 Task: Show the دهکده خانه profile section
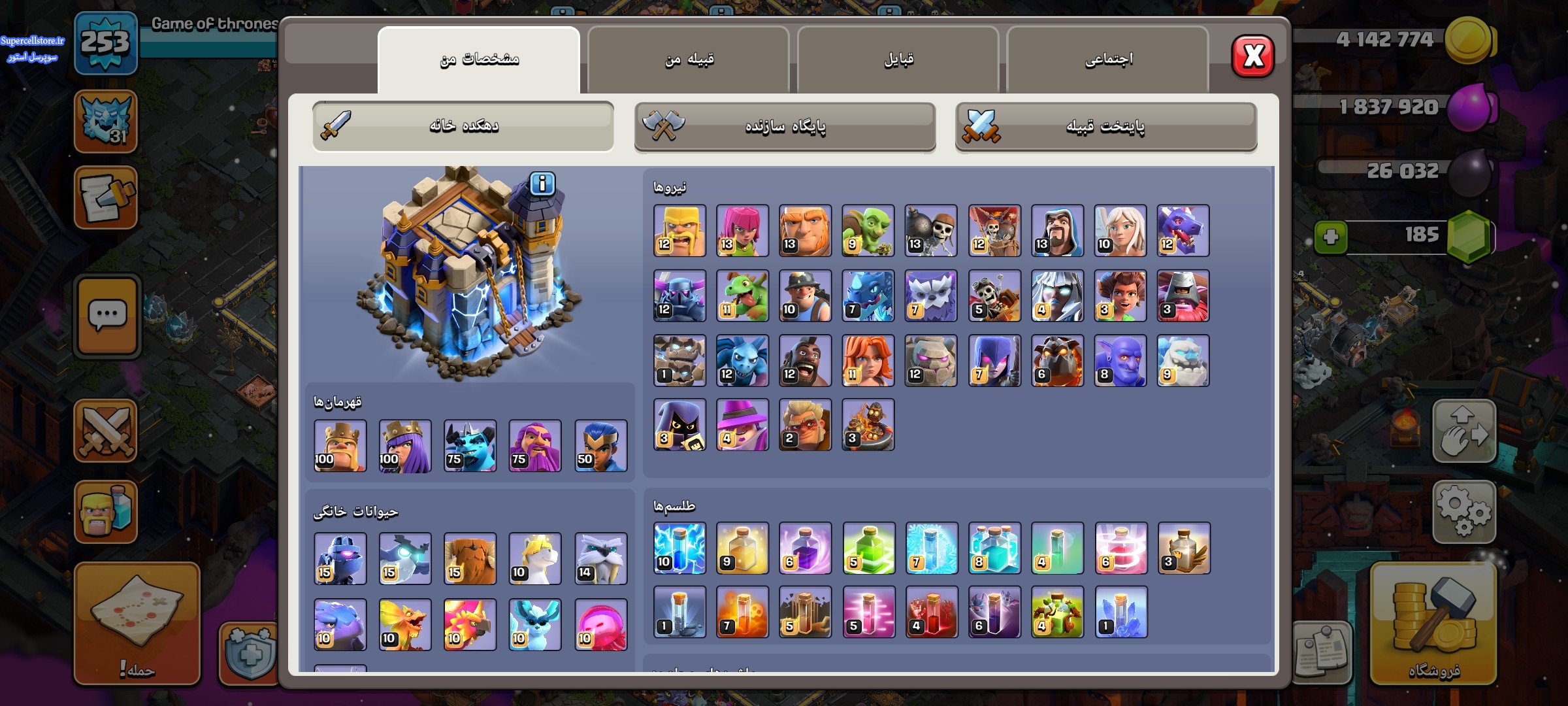tap(463, 126)
